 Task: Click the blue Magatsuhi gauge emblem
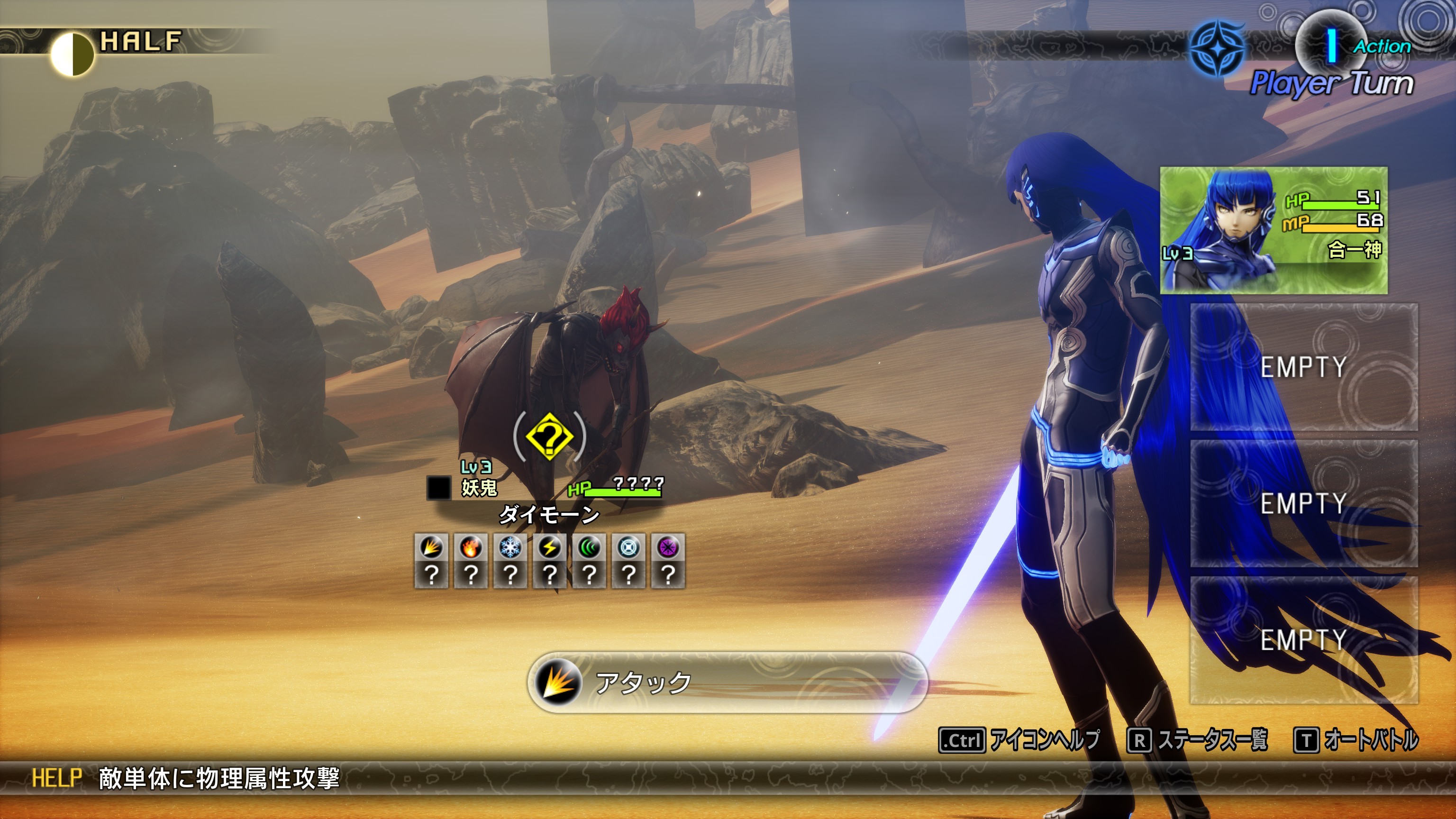pyautogui.click(x=1217, y=49)
